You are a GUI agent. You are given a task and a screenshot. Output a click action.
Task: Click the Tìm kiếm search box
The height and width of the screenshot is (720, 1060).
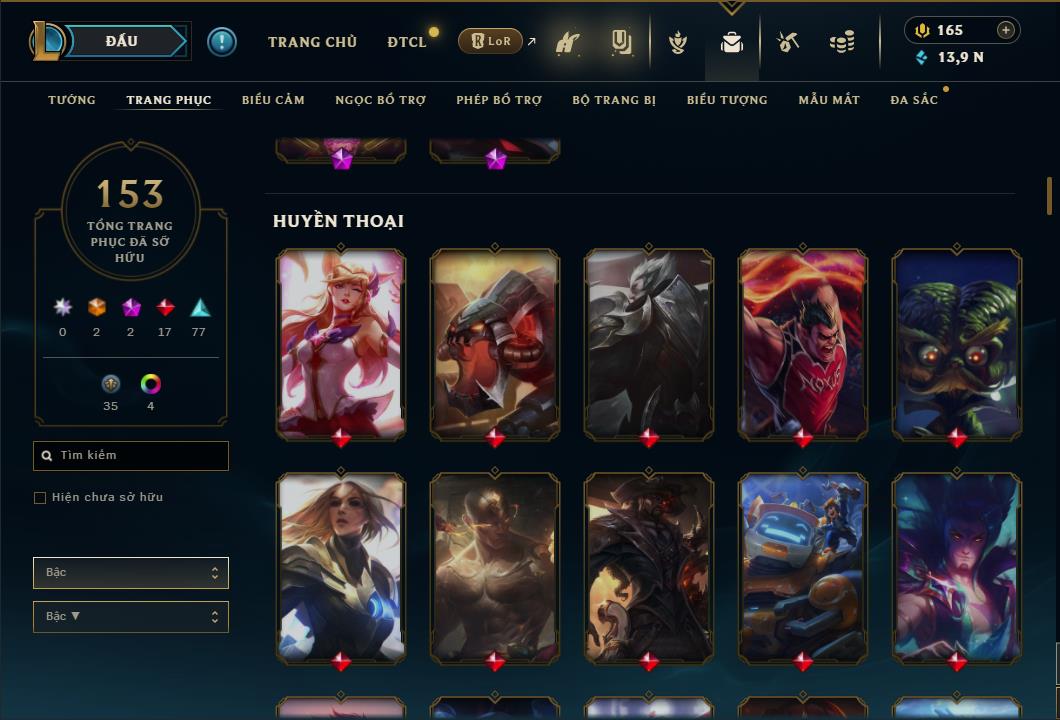(131, 456)
